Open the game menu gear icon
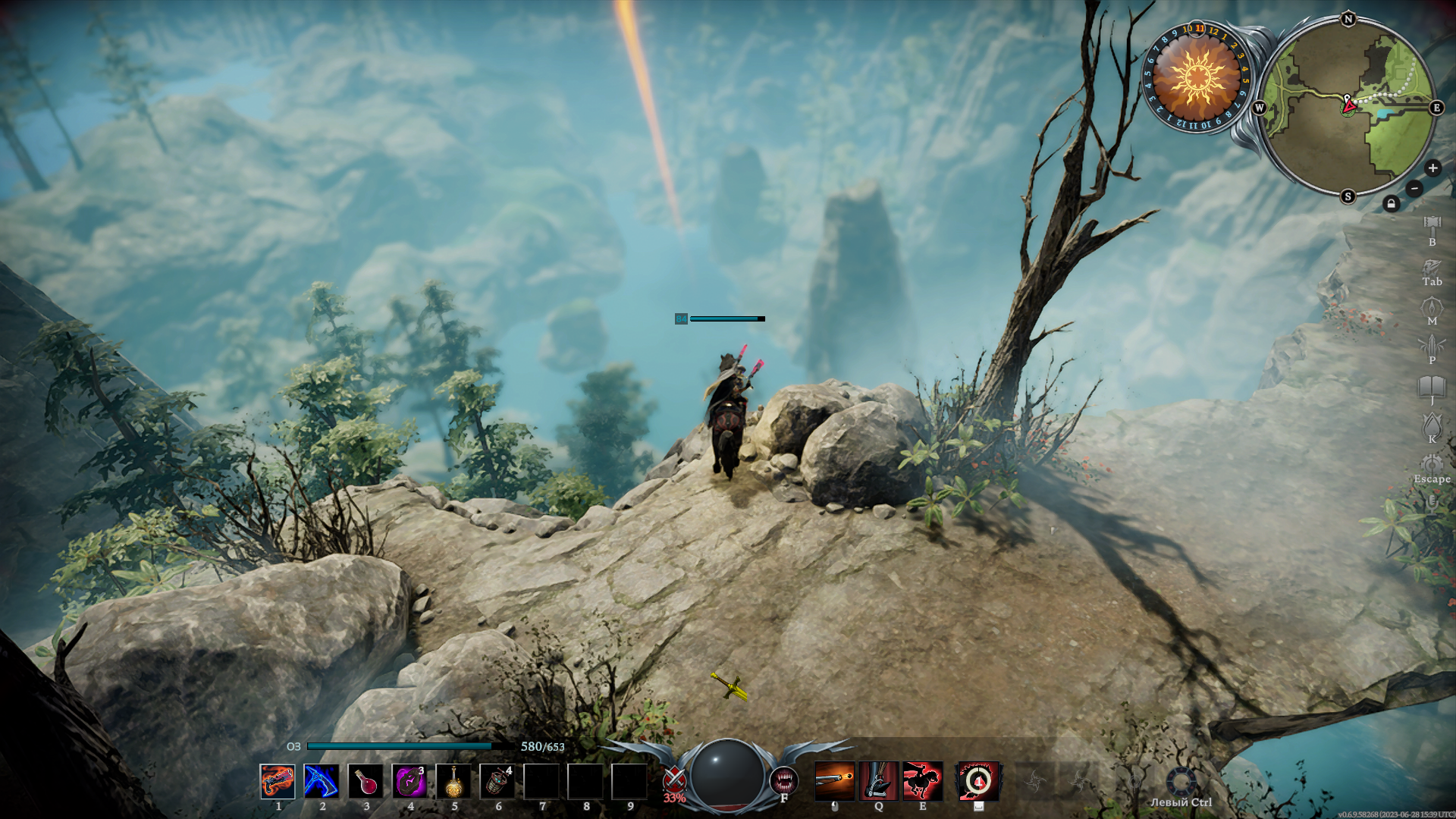Image resolution: width=1456 pixels, height=819 pixels. (x=1432, y=464)
